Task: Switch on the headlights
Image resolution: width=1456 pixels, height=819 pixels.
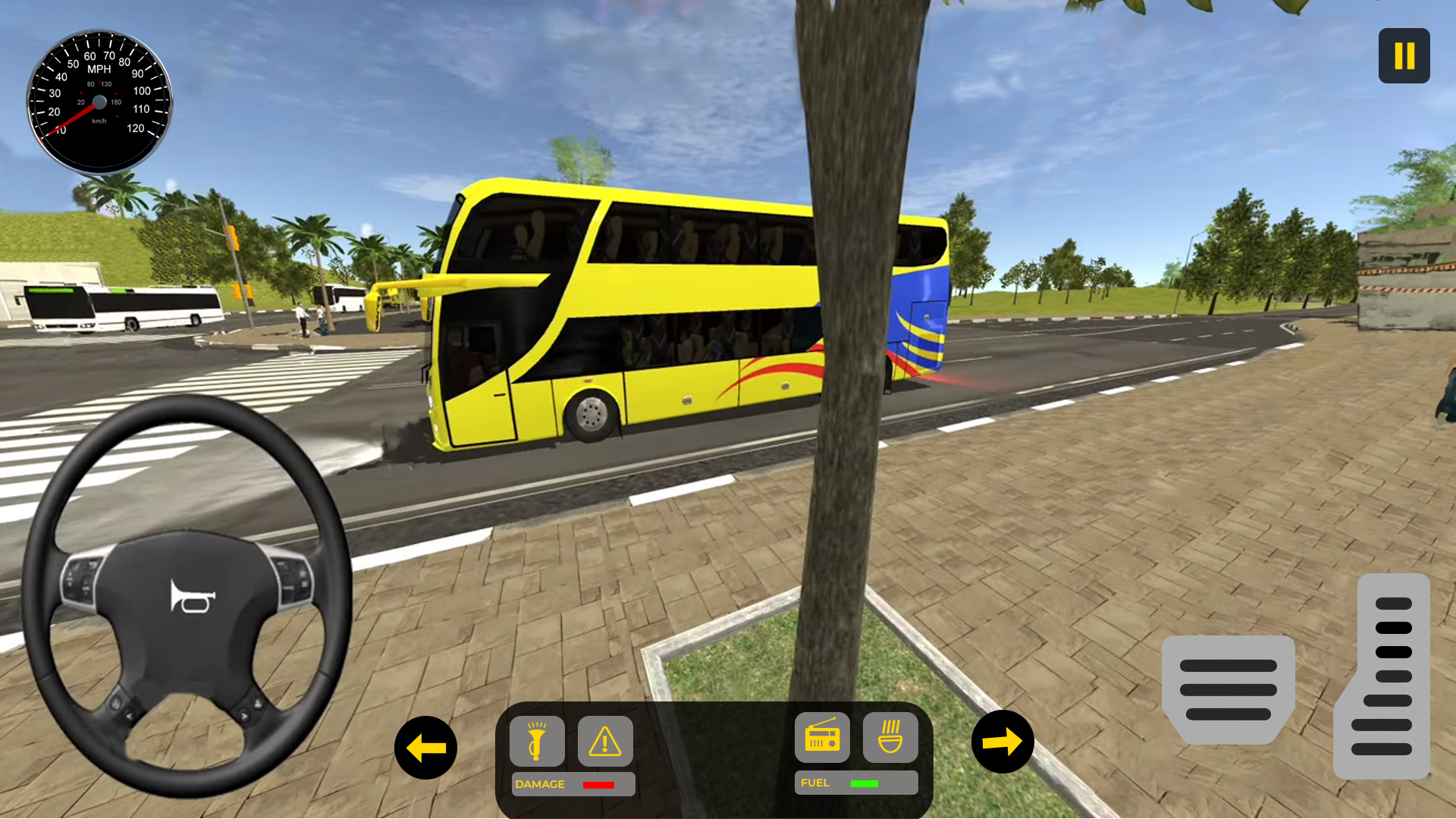Action: (x=537, y=742)
